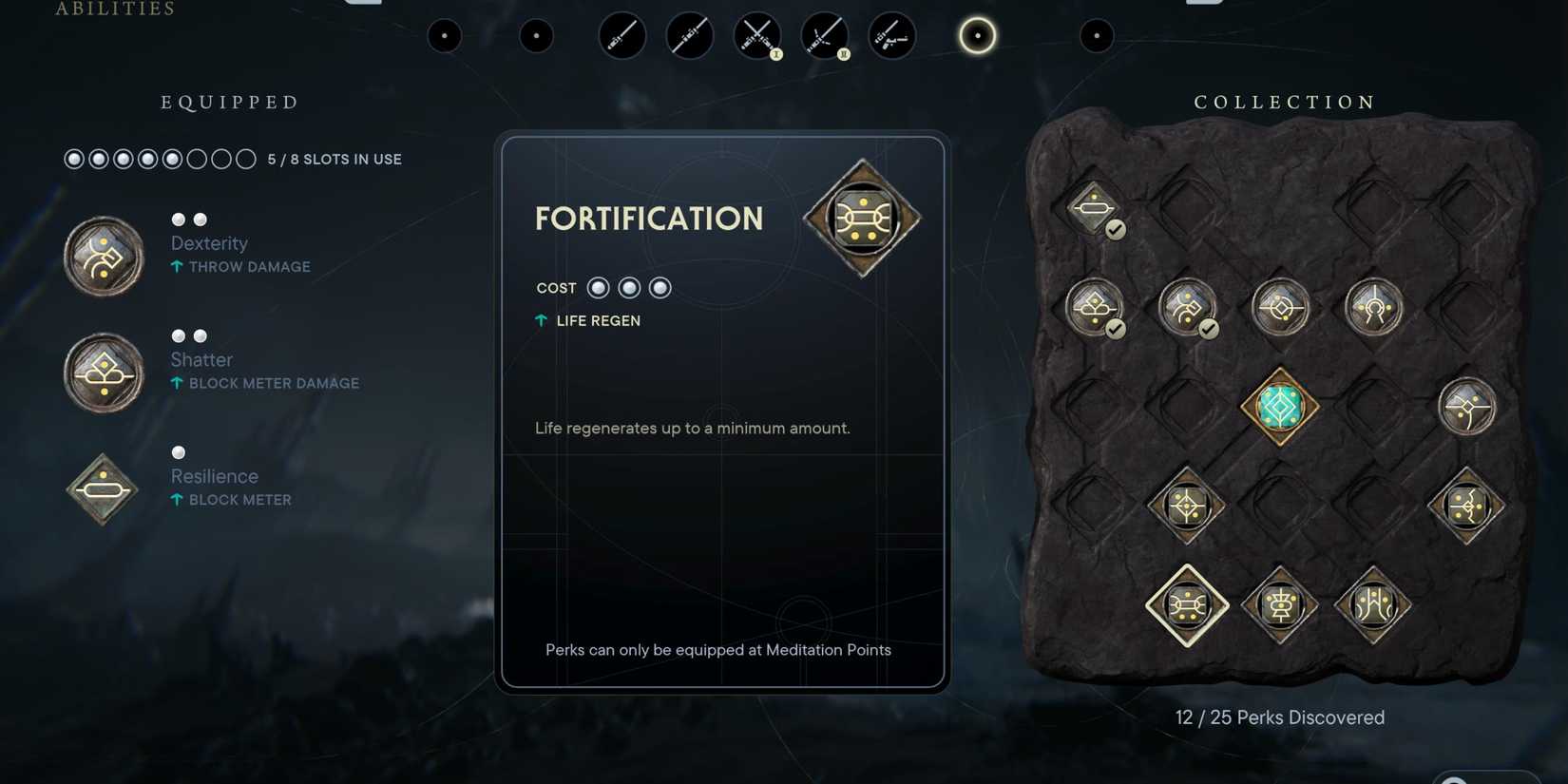The height and width of the screenshot is (784, 1568).
Task: Click the checkmark on the top-left collection perk
Action: pyautogui.click(x=1115, y=228)
